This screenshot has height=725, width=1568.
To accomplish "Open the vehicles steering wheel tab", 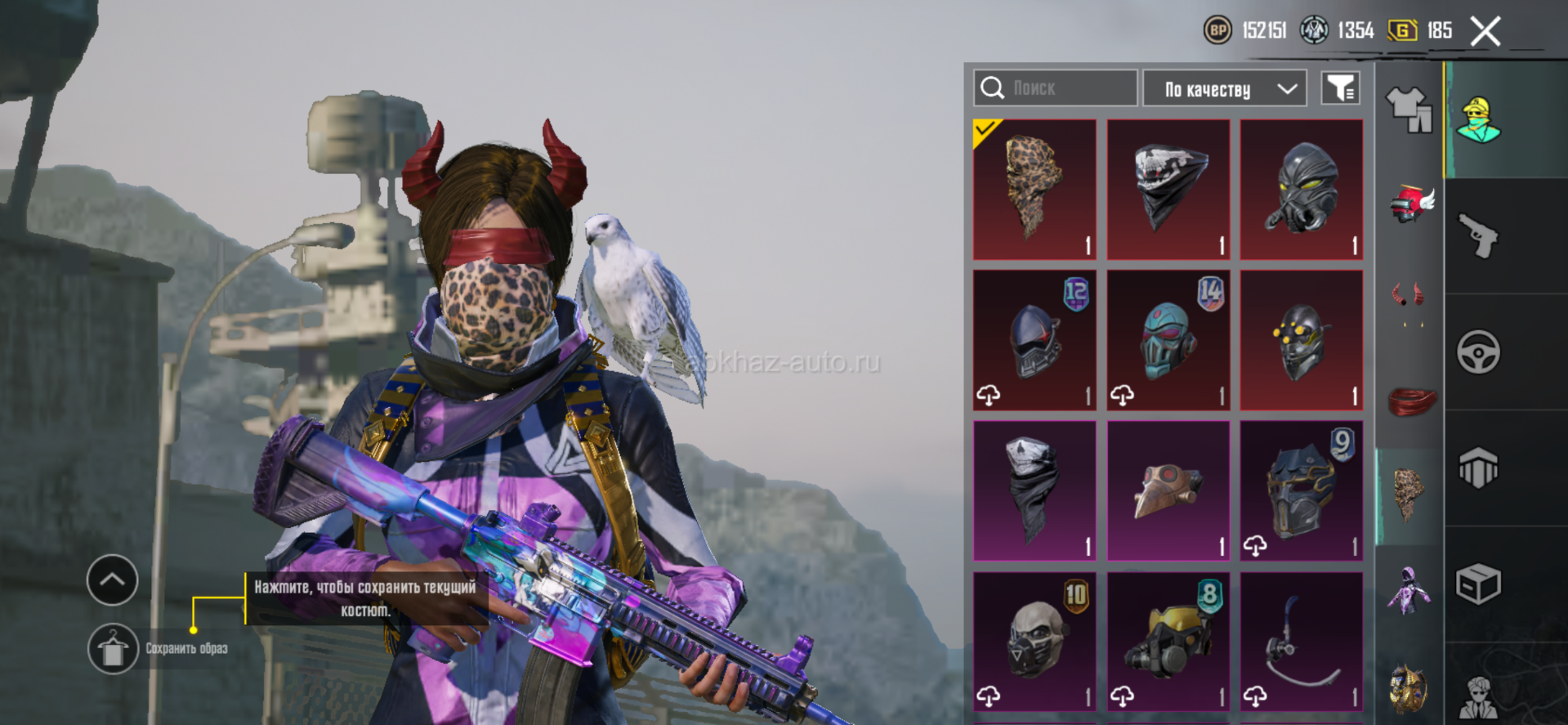I will (x=1478, y=352).
